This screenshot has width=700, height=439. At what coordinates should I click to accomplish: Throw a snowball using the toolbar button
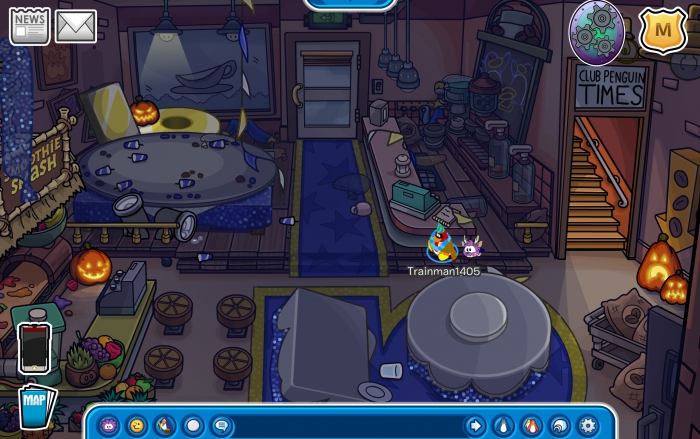[193, 425]
